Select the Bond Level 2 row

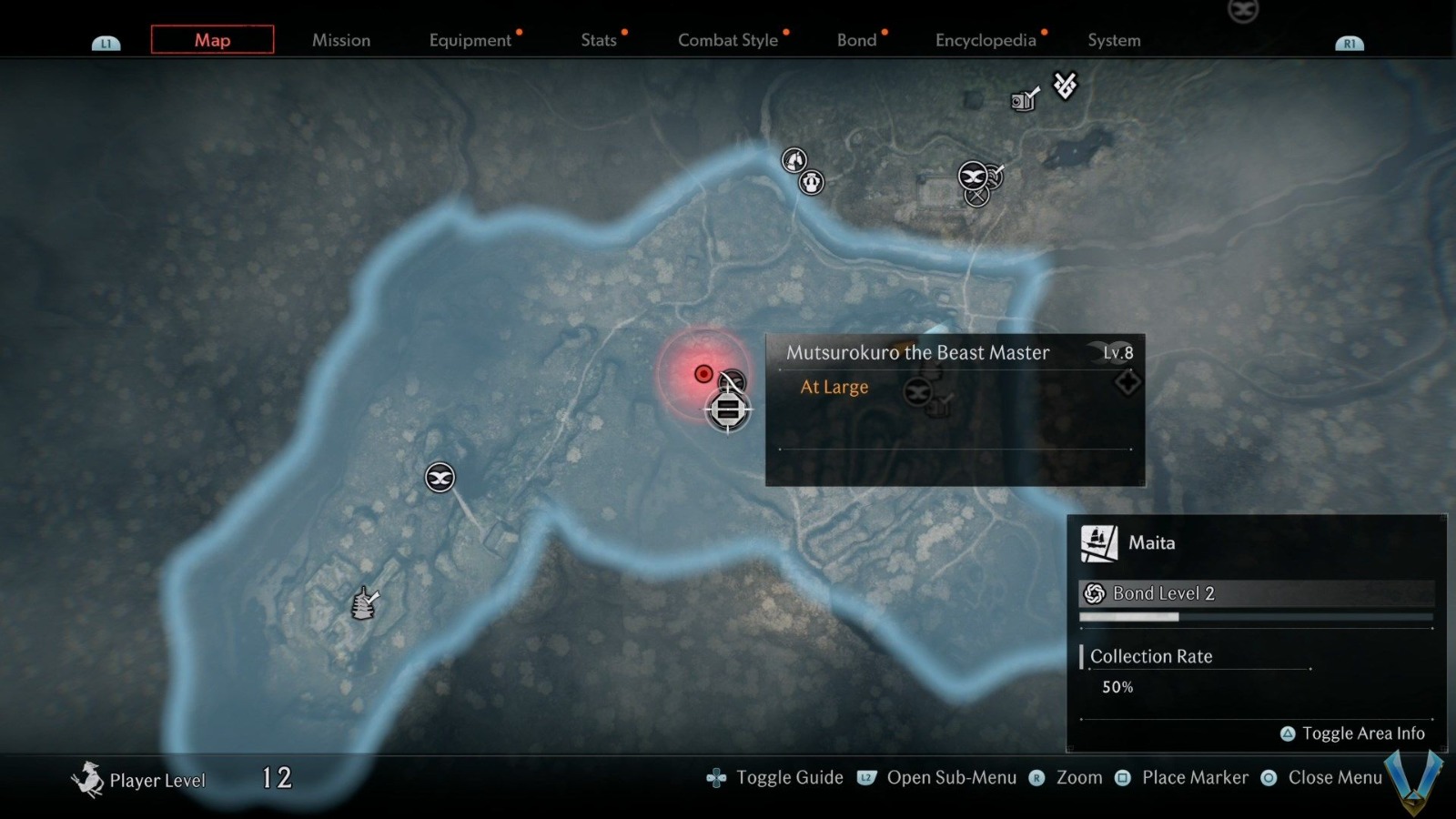(1256, 593)
